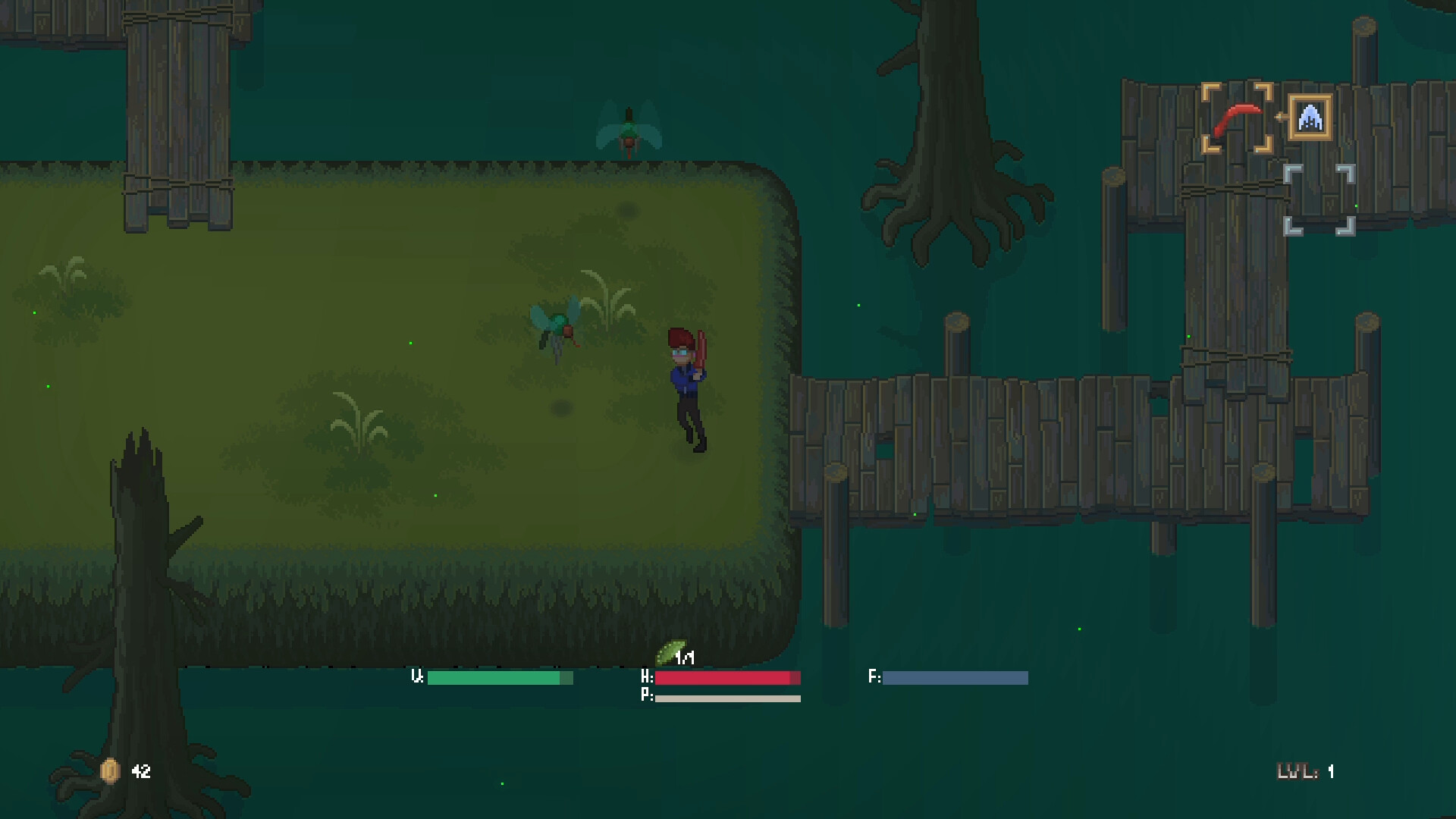Click the dragonfly at the top of the screen
This screenshot has width=1456, height=819.
[628, 127]
